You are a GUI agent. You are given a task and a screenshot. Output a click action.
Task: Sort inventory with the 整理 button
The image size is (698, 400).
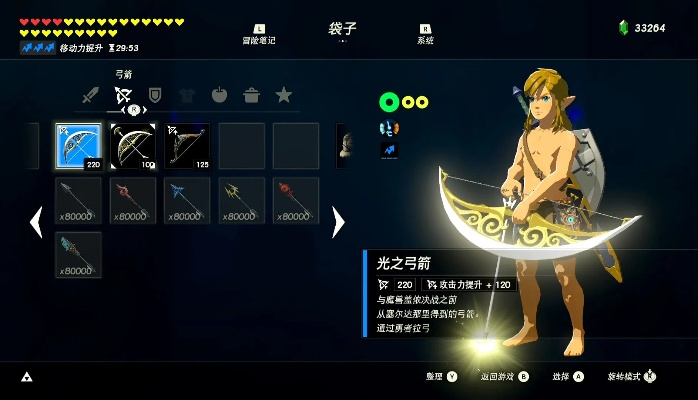(440, 377)
